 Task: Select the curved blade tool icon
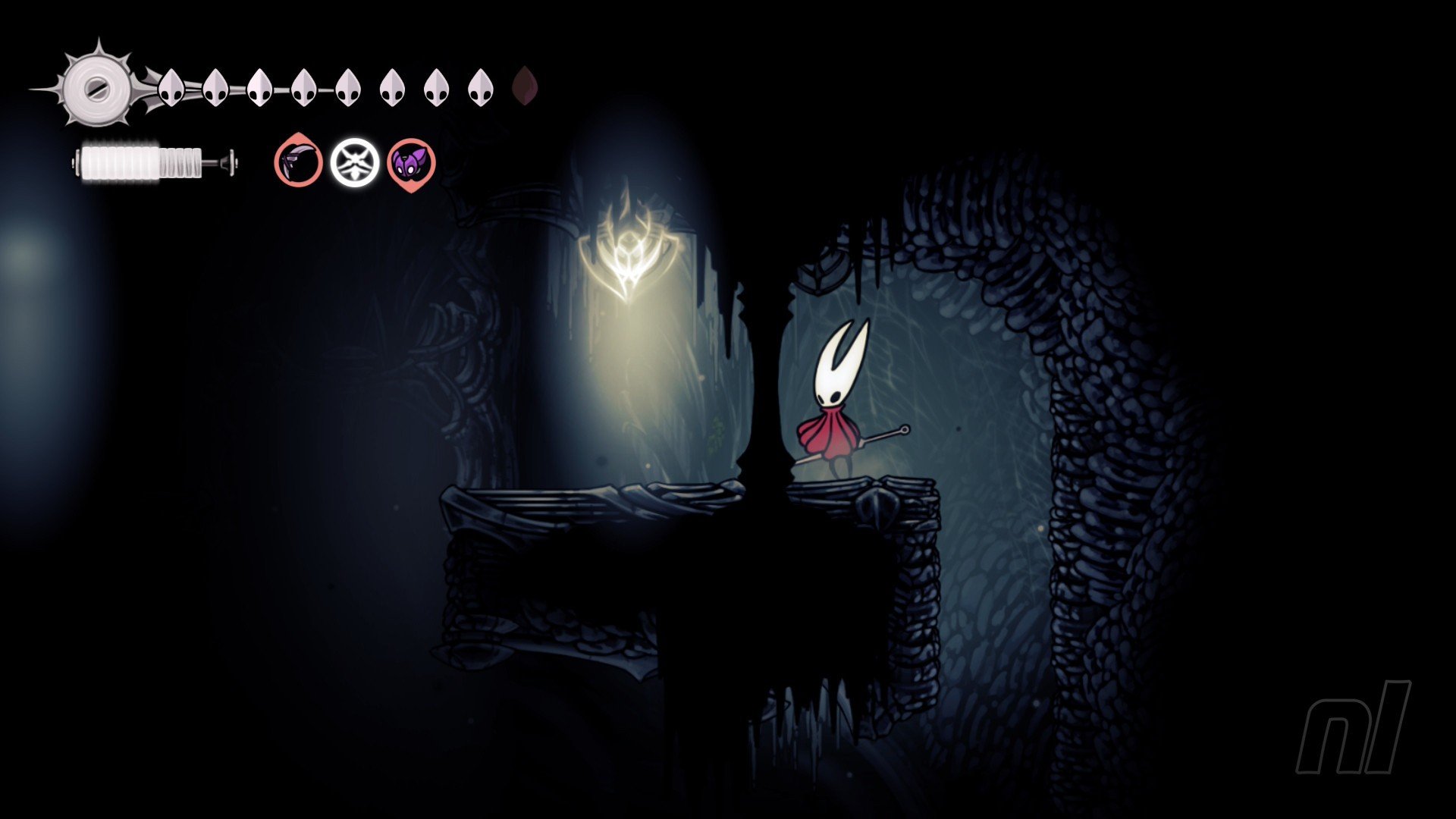tap(298, 162)
